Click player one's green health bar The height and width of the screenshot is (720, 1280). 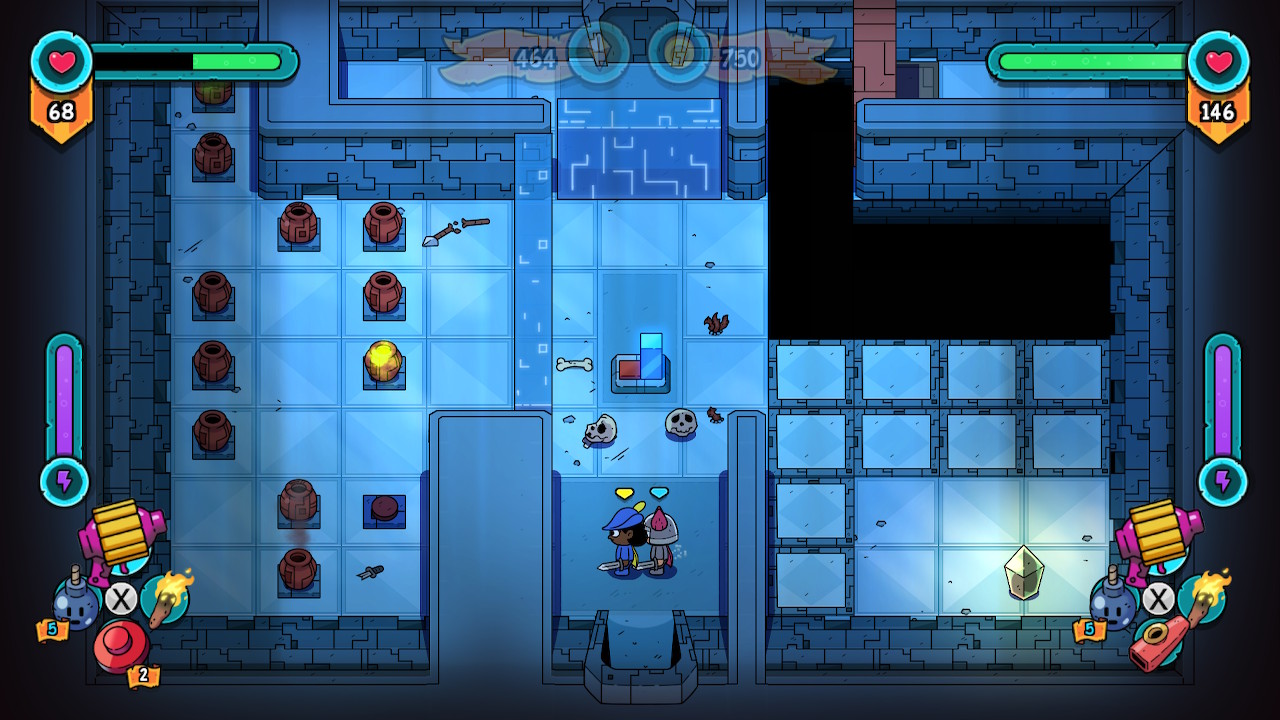pos(235,61)
